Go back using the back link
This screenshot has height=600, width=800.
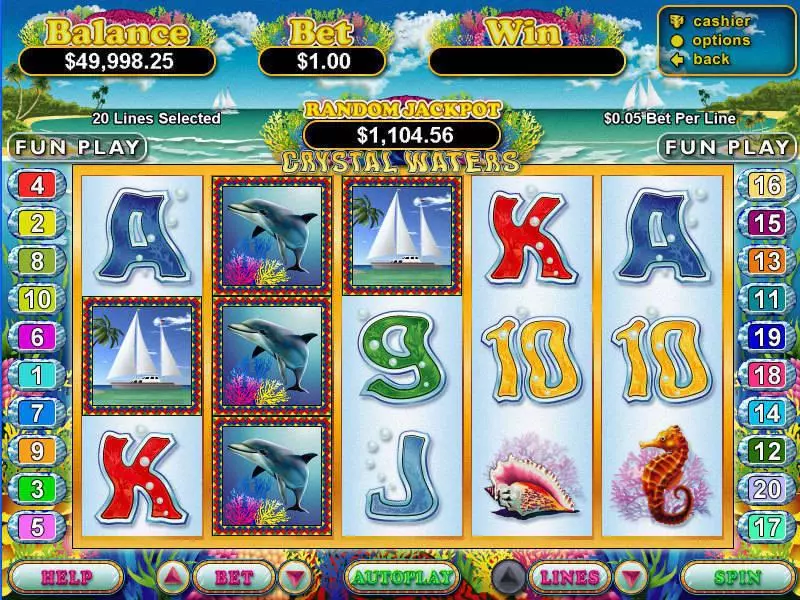pyautogui.click(x=711, y=59)
